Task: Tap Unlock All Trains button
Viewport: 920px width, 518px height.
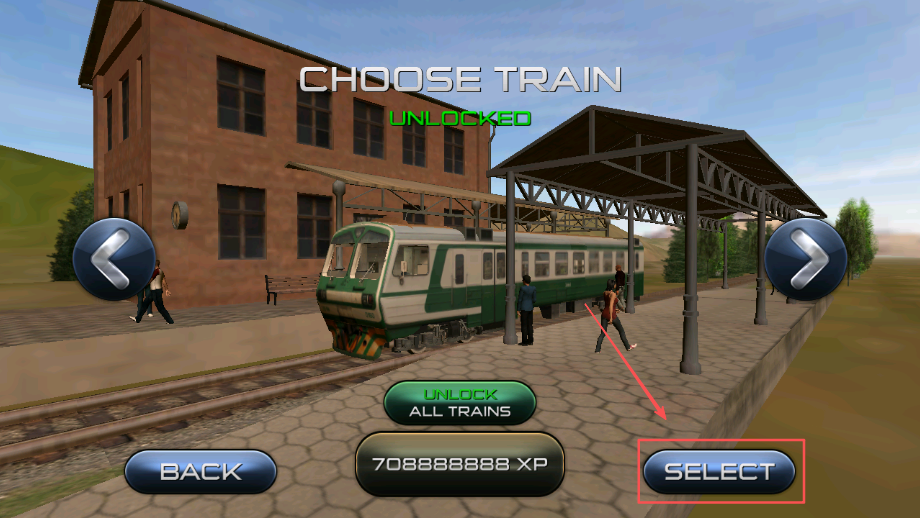Action: click(x=460, y=402)
